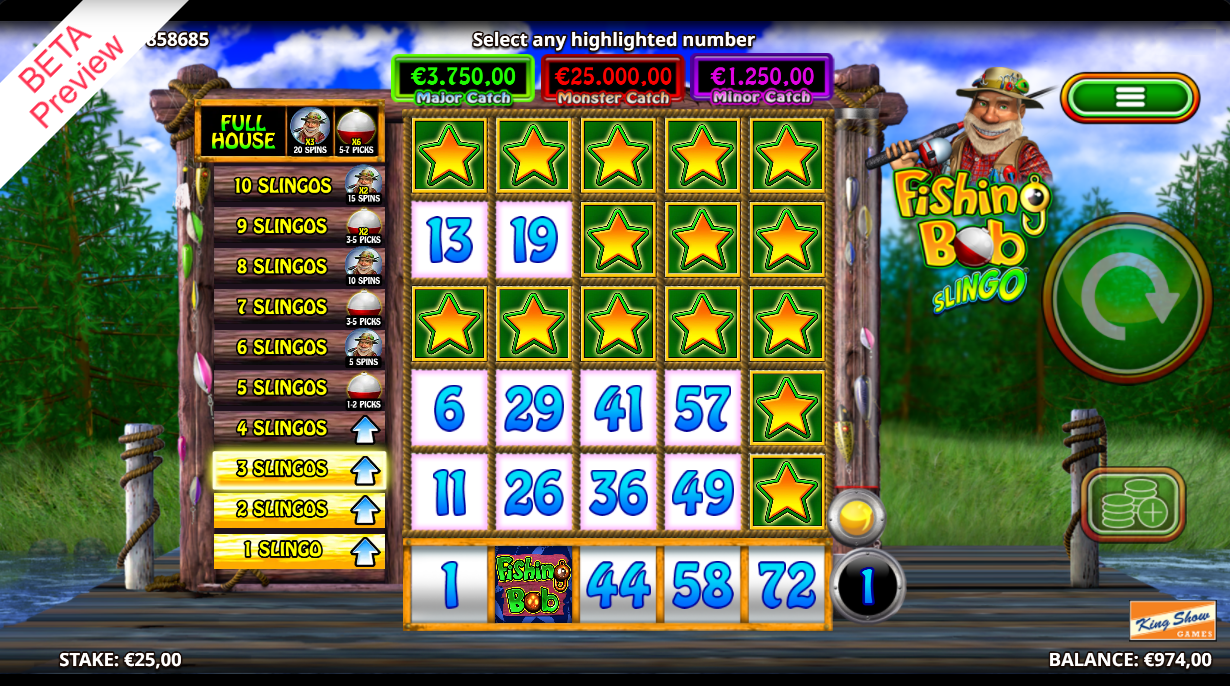
Task: Click the Fishing Bob wild reel symbol
Action: coord(534,585)
